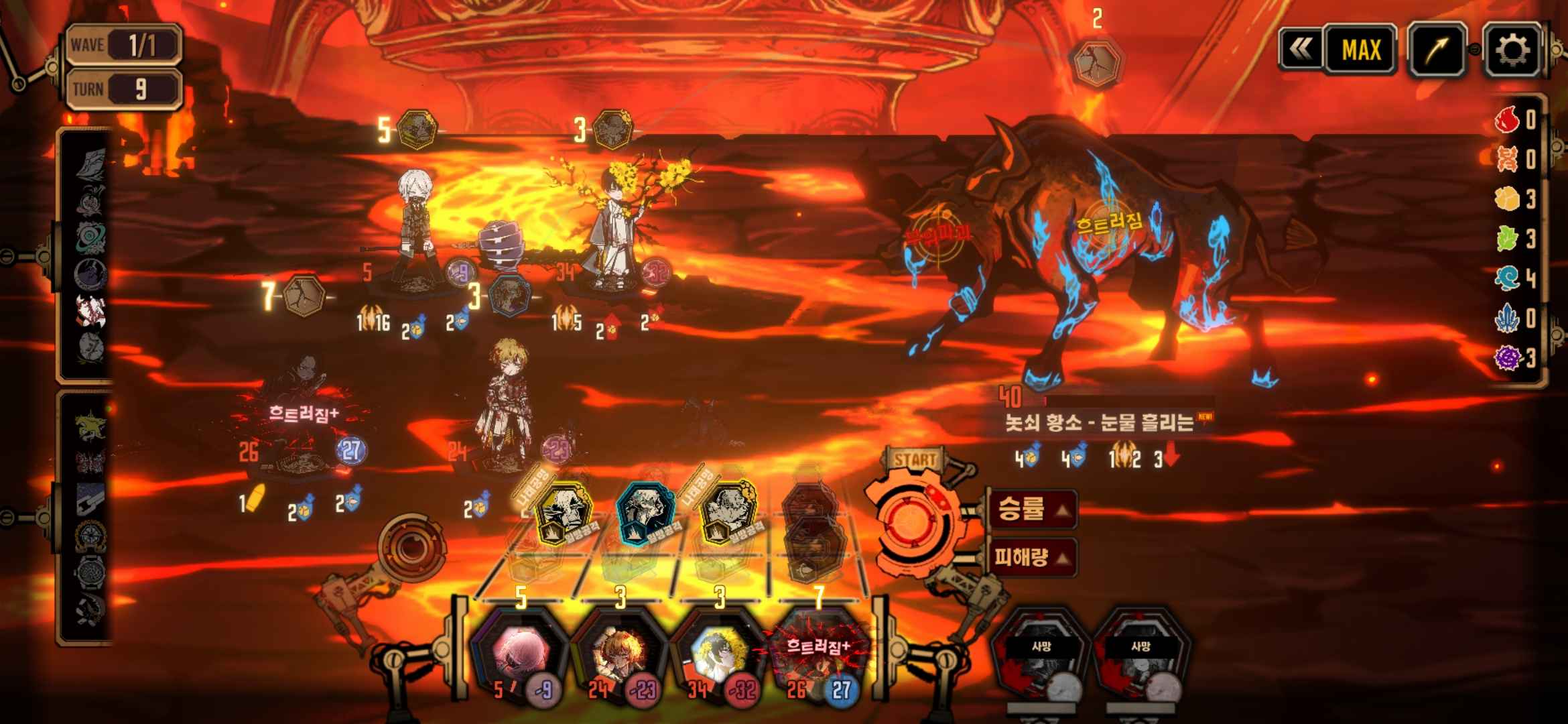Click the double-chevron collapse button
The image size is (1568, 724).
(x=1300, y=49)
